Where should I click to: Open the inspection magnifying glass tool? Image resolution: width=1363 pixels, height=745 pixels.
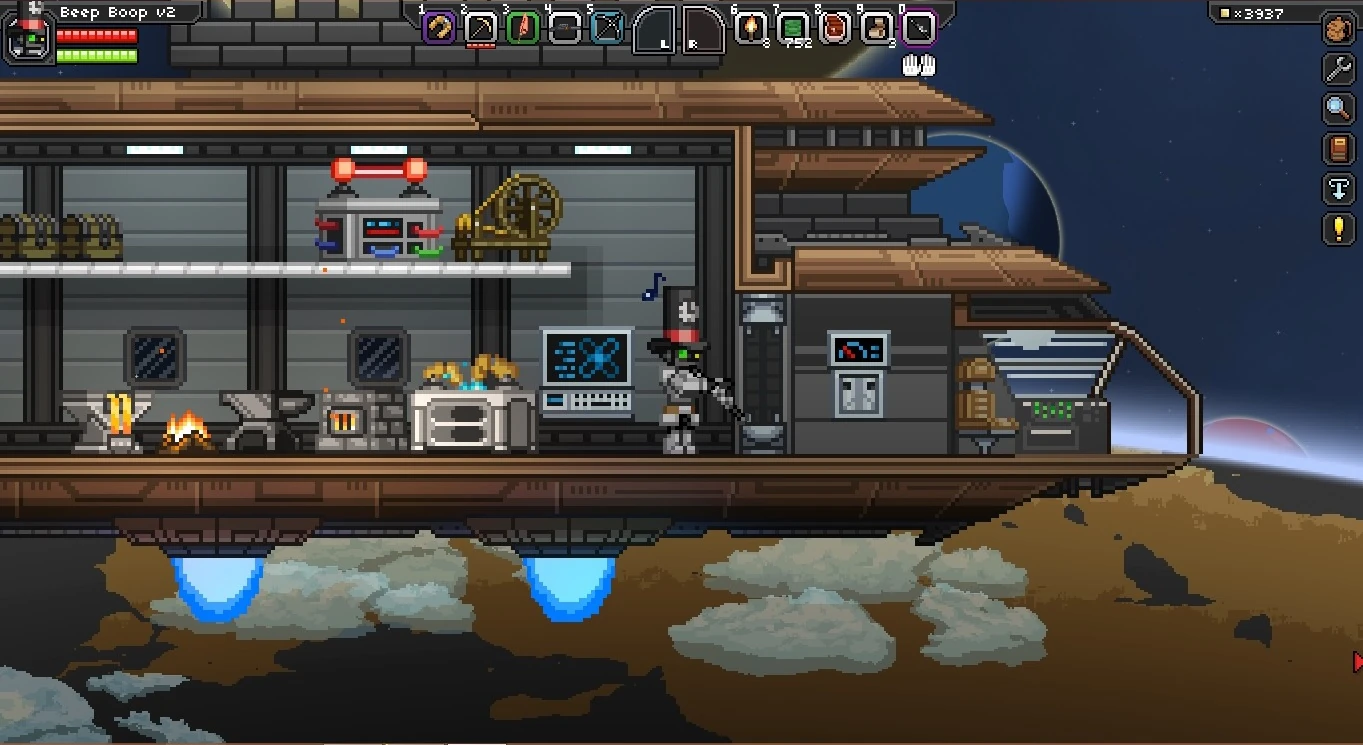[1338, 107]
